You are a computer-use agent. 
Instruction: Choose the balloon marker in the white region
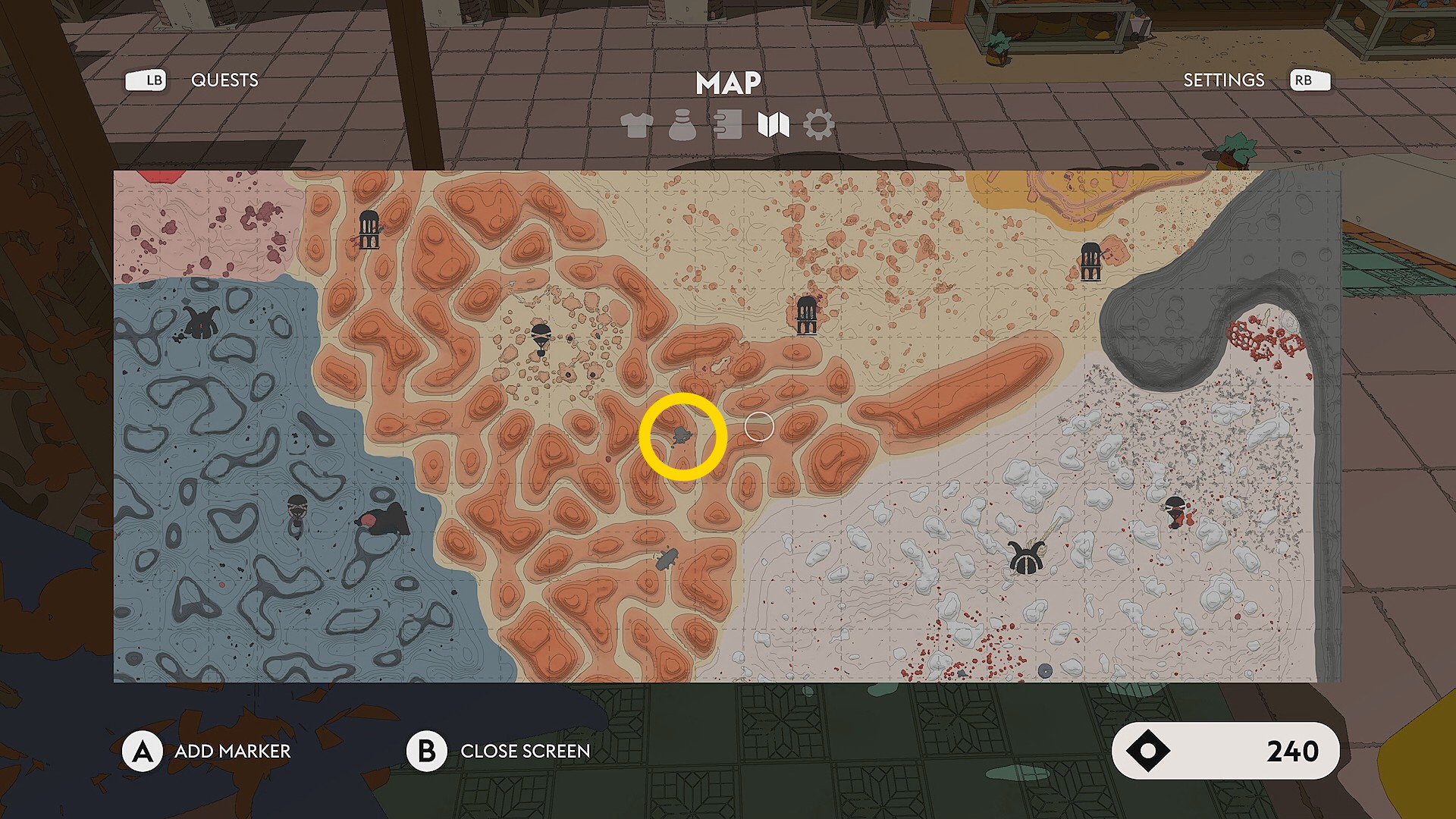(x=1175, y=510)
